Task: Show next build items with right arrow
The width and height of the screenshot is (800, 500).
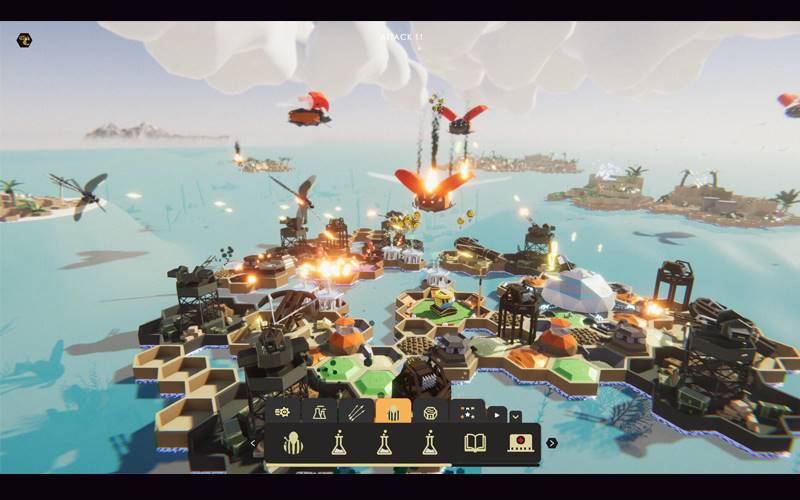Action: pos(552,443)
